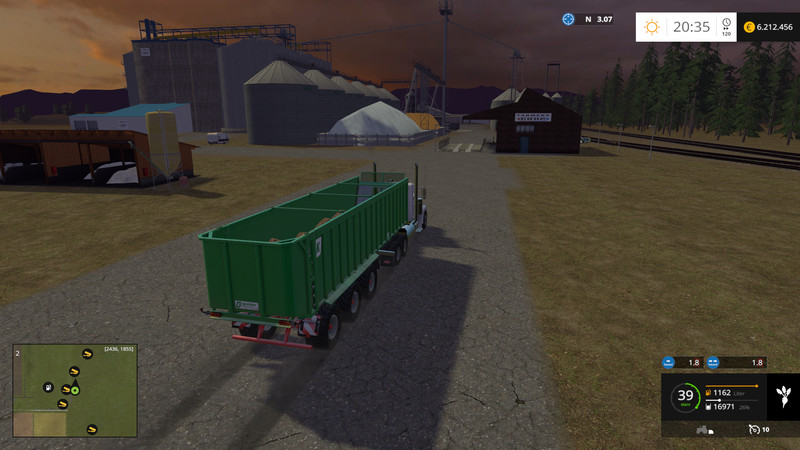The image size is (800, 450).
Task: Click the minimap in the corner
Action: (75, 391)
